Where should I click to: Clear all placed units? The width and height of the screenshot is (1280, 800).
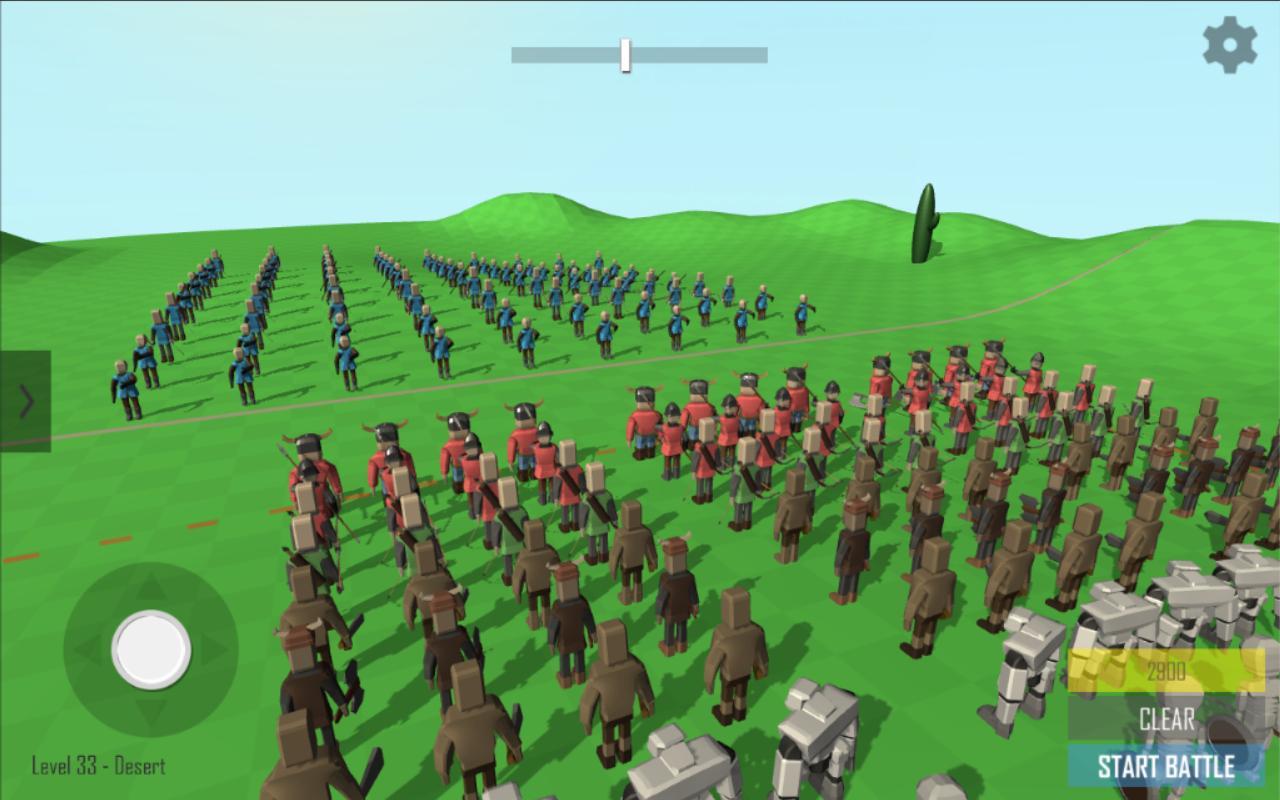click(x=1165, y=719)
